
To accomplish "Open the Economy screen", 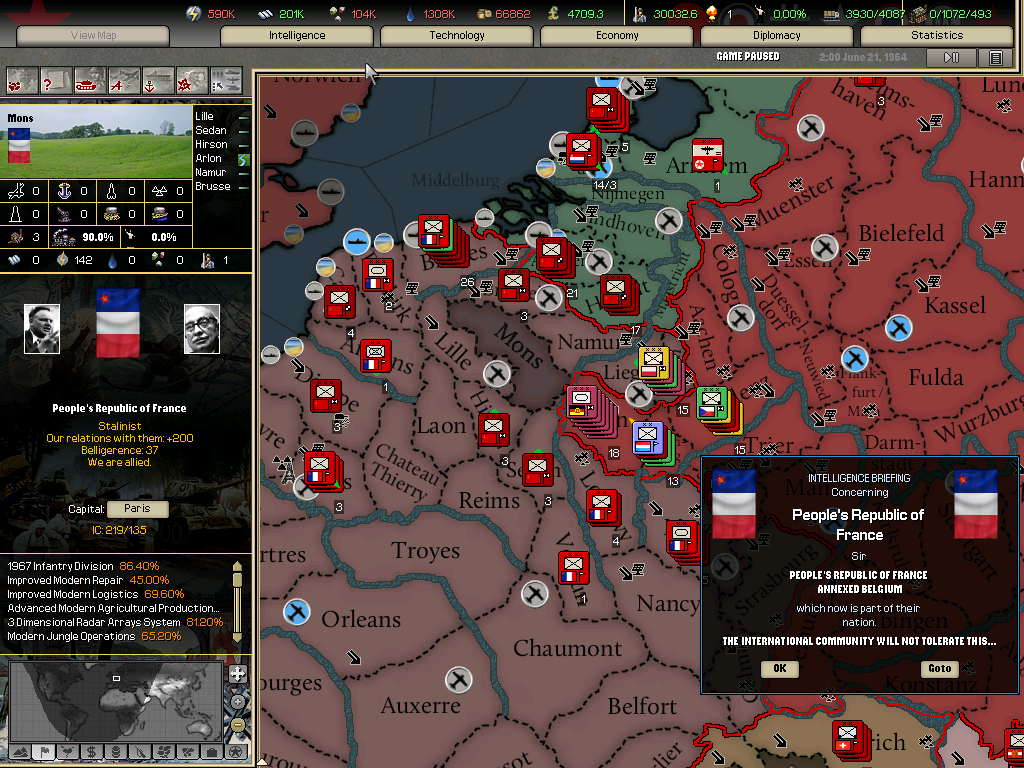I will [x=617, y=36].
